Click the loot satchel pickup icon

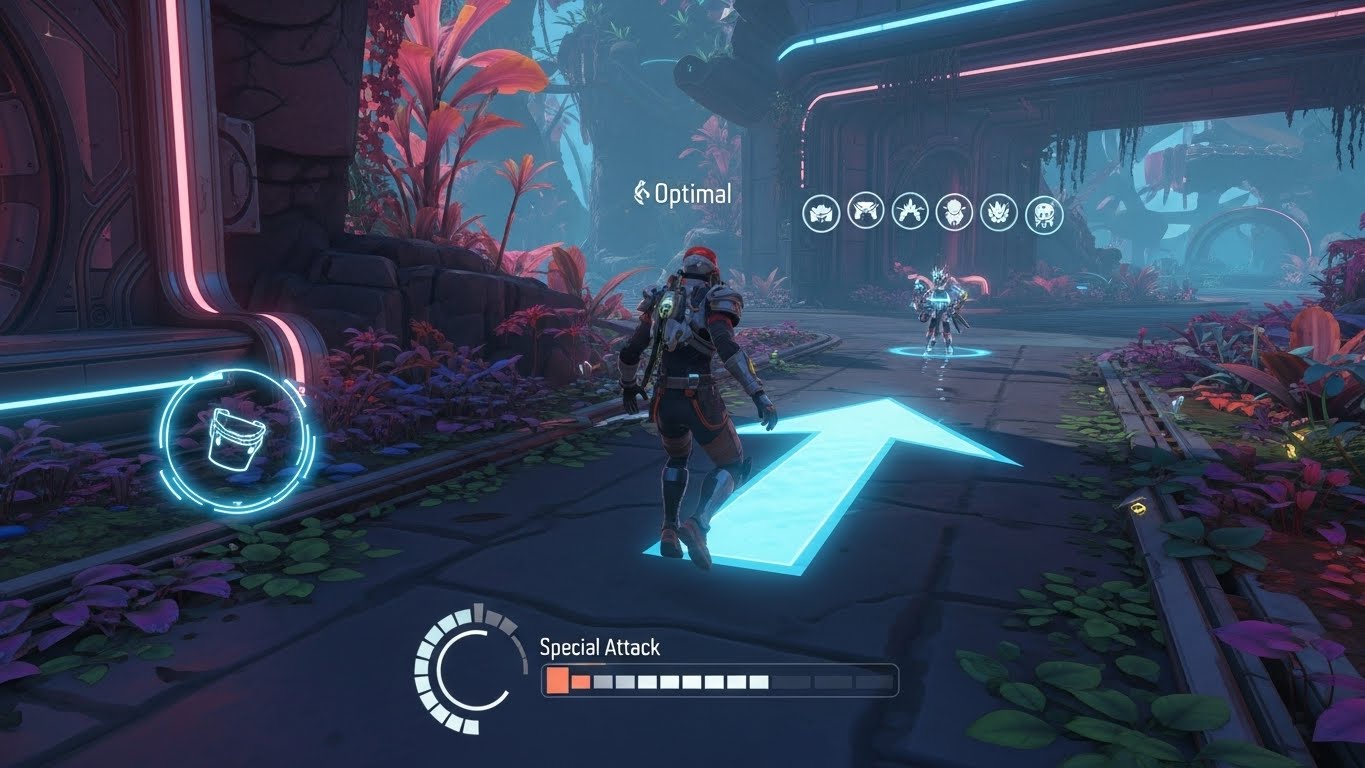pyautogui.click(x=237, y=438)
